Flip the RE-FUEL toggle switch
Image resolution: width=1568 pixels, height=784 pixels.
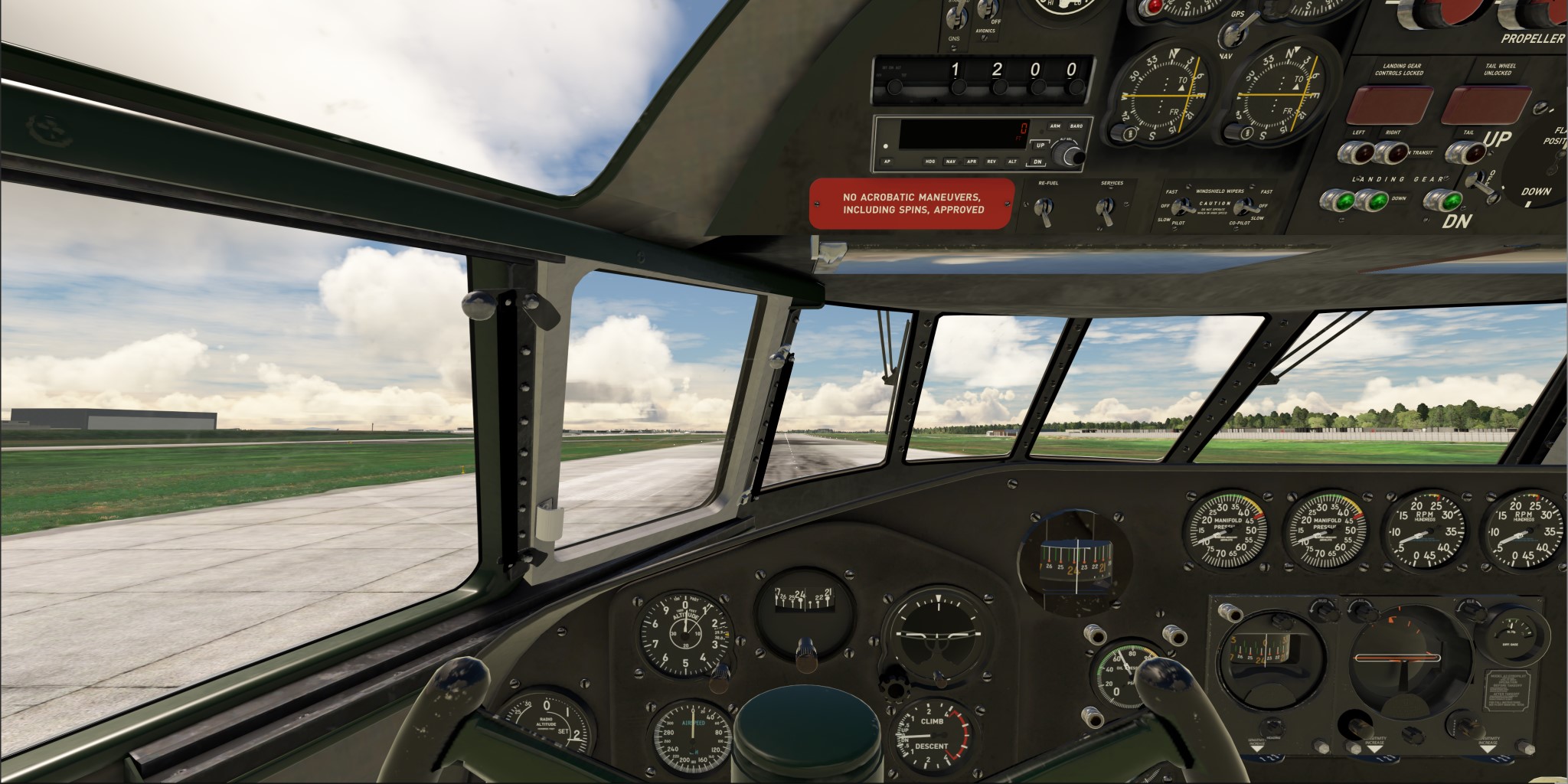[x=1042, y=208]
